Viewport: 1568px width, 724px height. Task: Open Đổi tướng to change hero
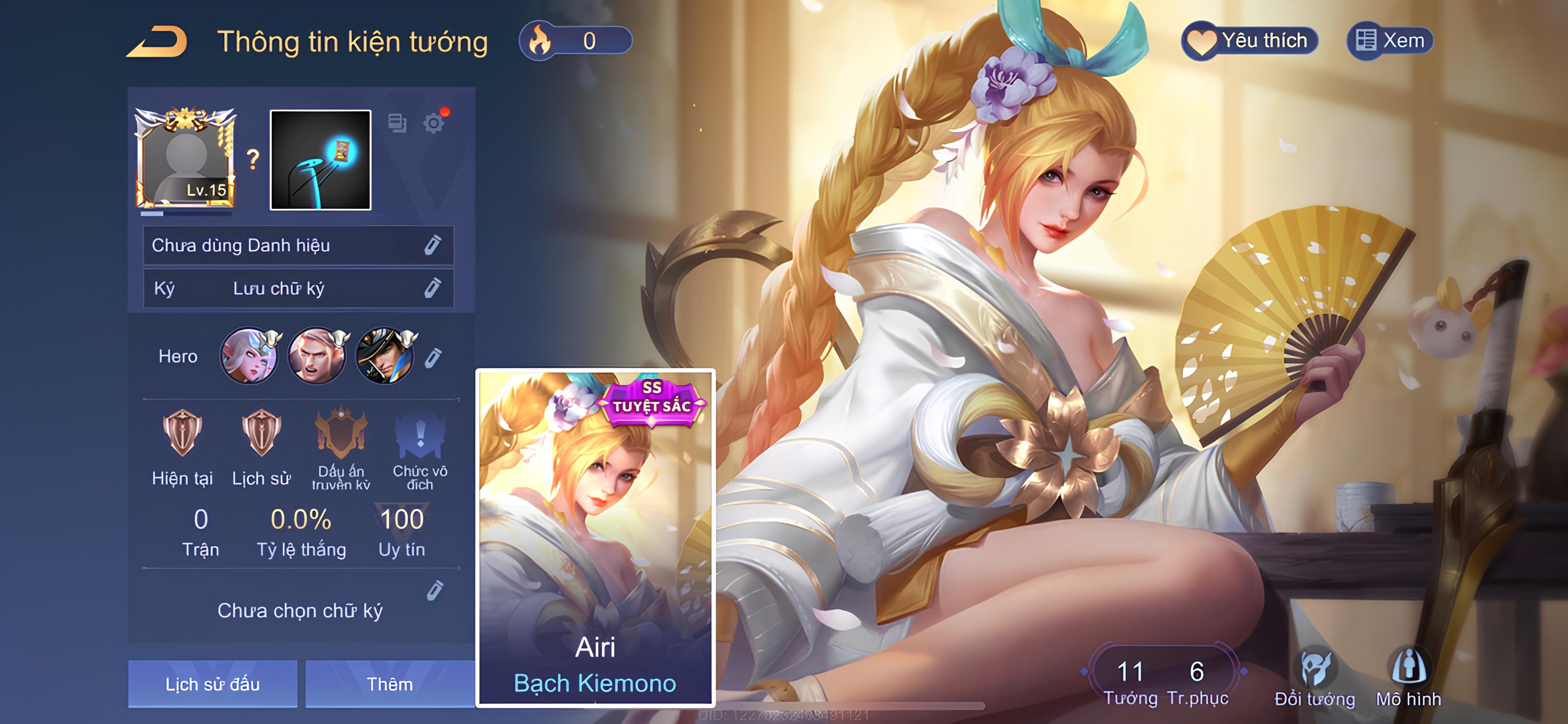pyautogui.click(x=1315, y=676)
